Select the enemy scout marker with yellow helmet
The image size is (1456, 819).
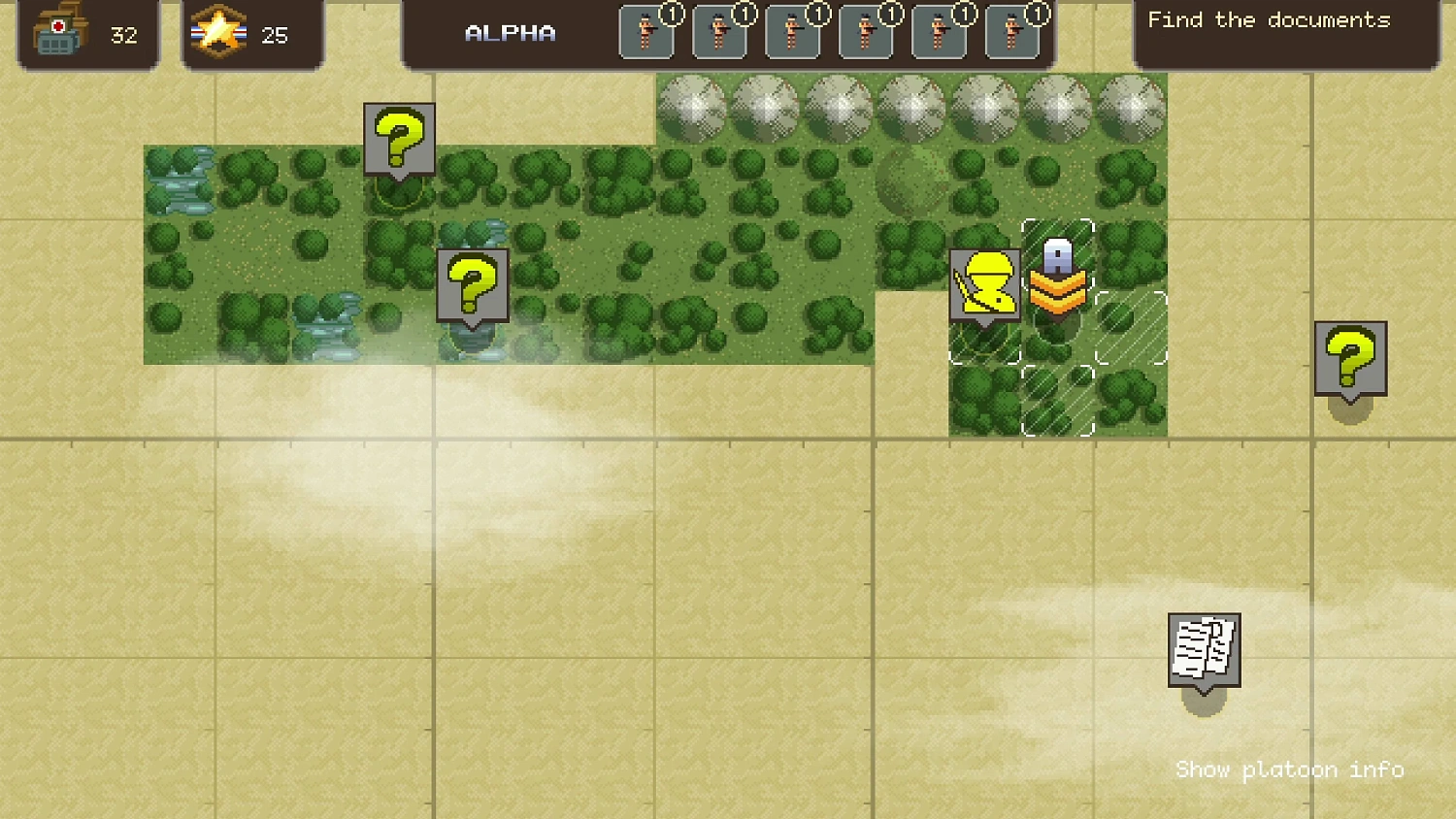(986, 286)
